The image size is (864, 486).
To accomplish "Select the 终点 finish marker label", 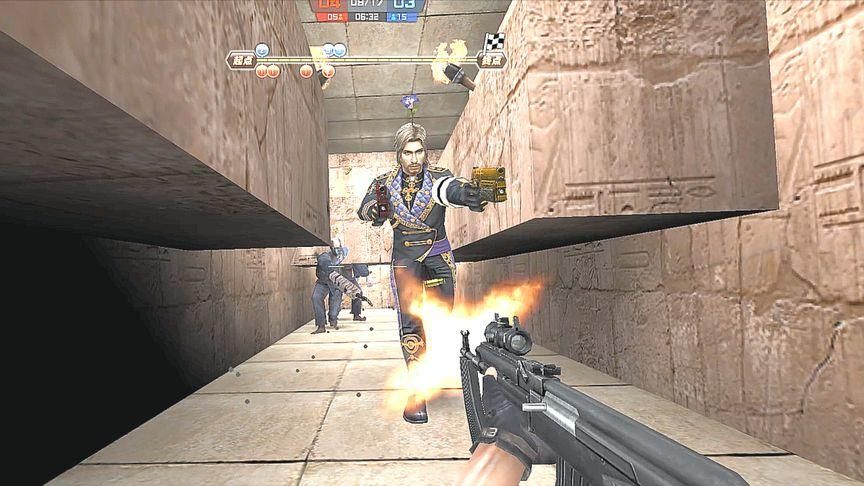I will [x=492, y=60].
